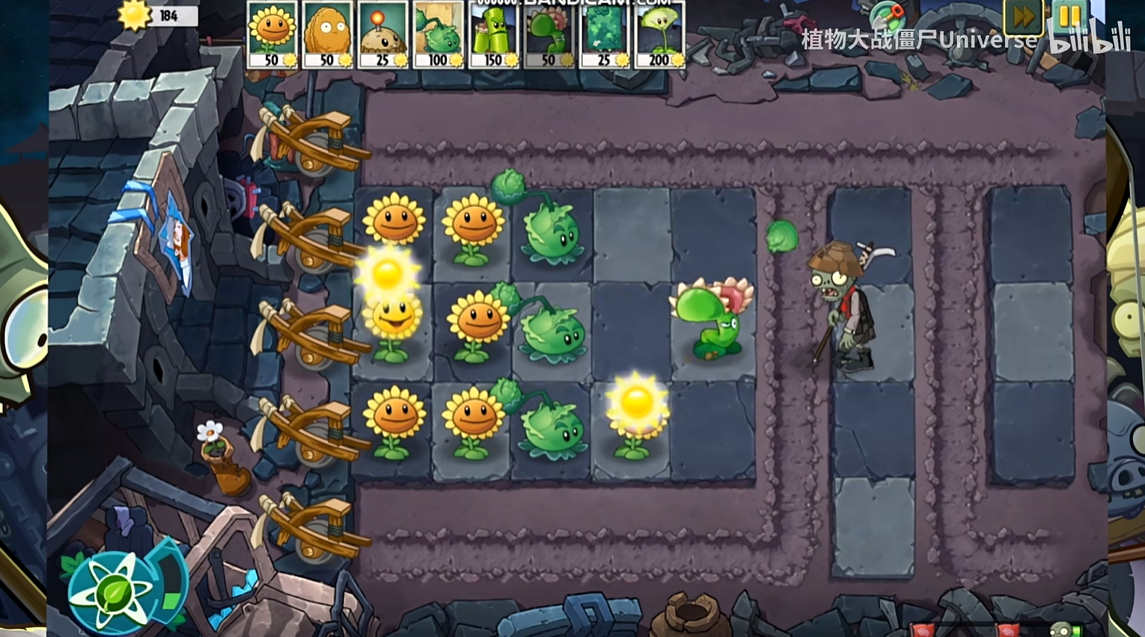The width and height of the screenshot is (1145, 637).
Task: Pick the green leafy tile seed packet
Action: point(605,34)
